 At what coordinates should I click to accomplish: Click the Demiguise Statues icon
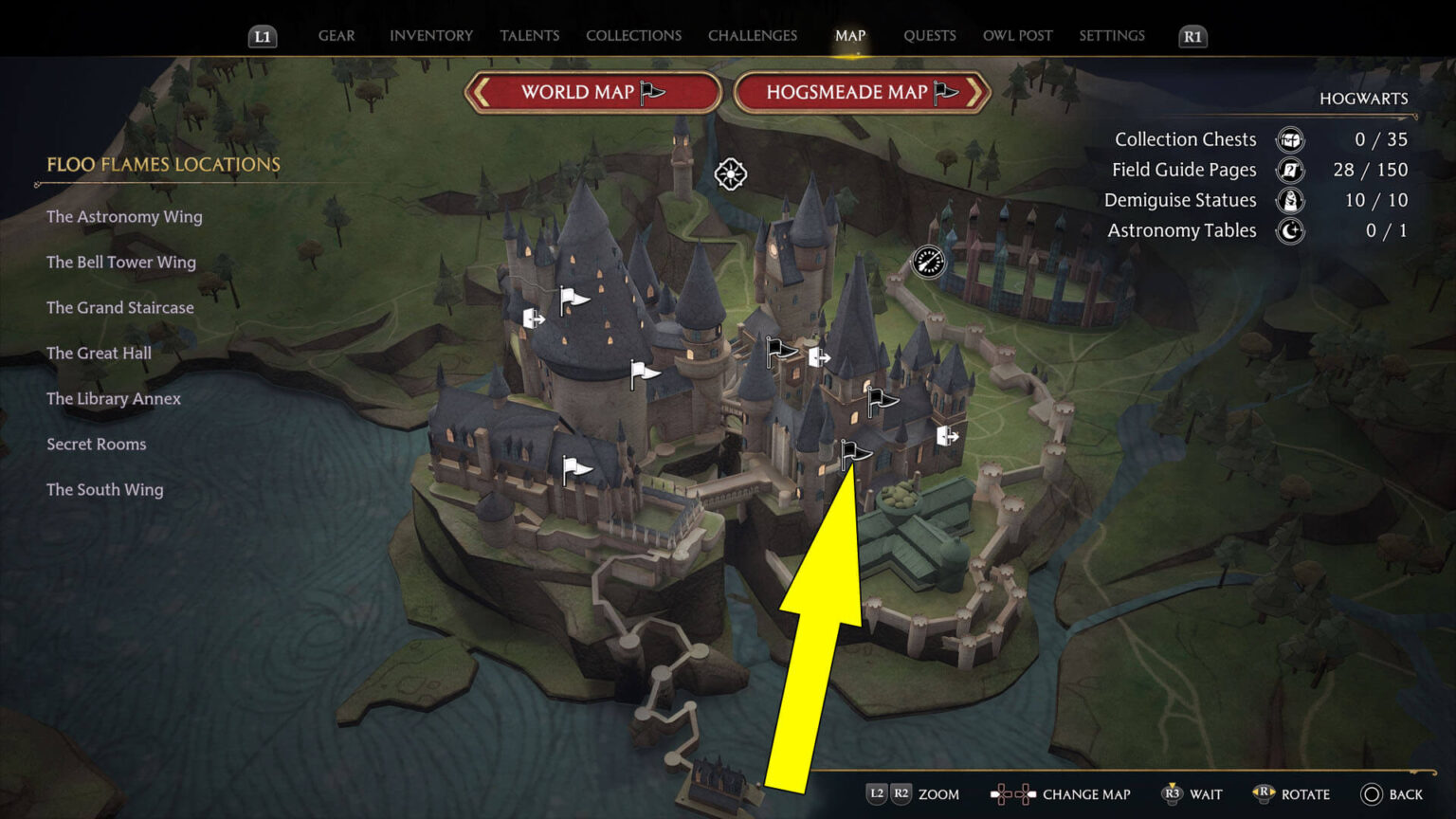click(1289, 200)
